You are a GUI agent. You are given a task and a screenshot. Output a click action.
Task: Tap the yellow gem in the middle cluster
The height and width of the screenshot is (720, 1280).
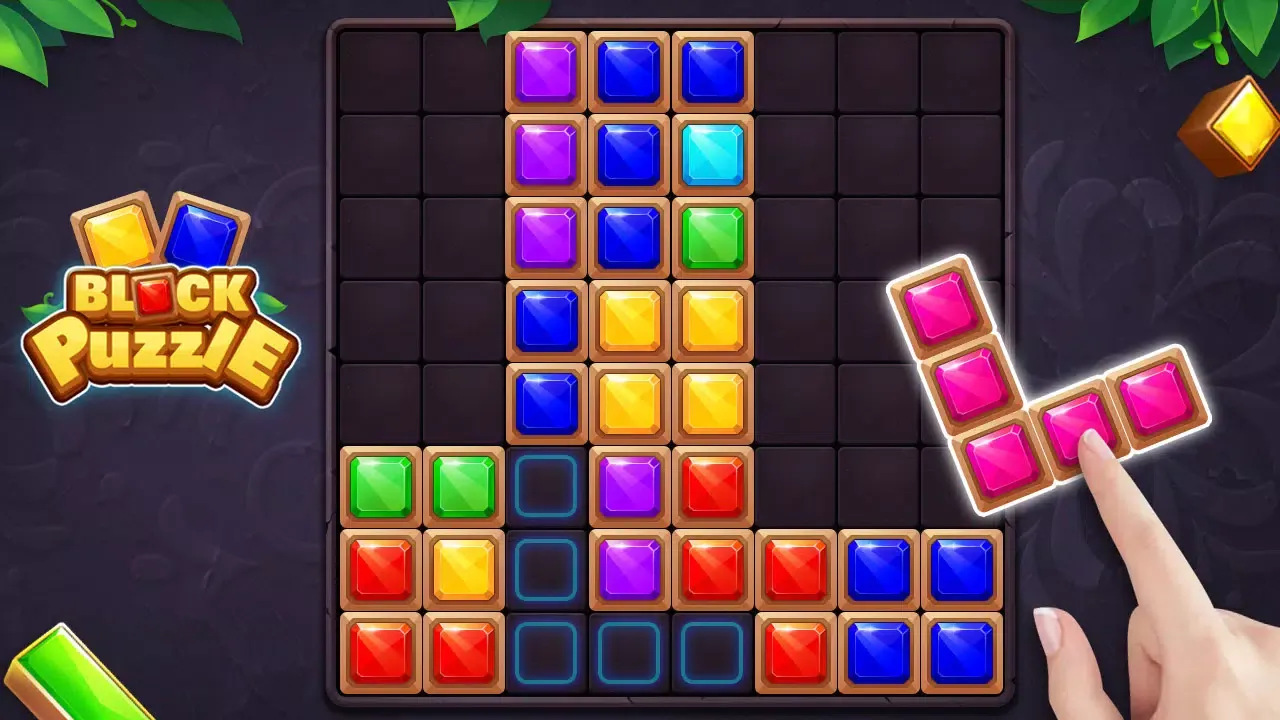630,320
